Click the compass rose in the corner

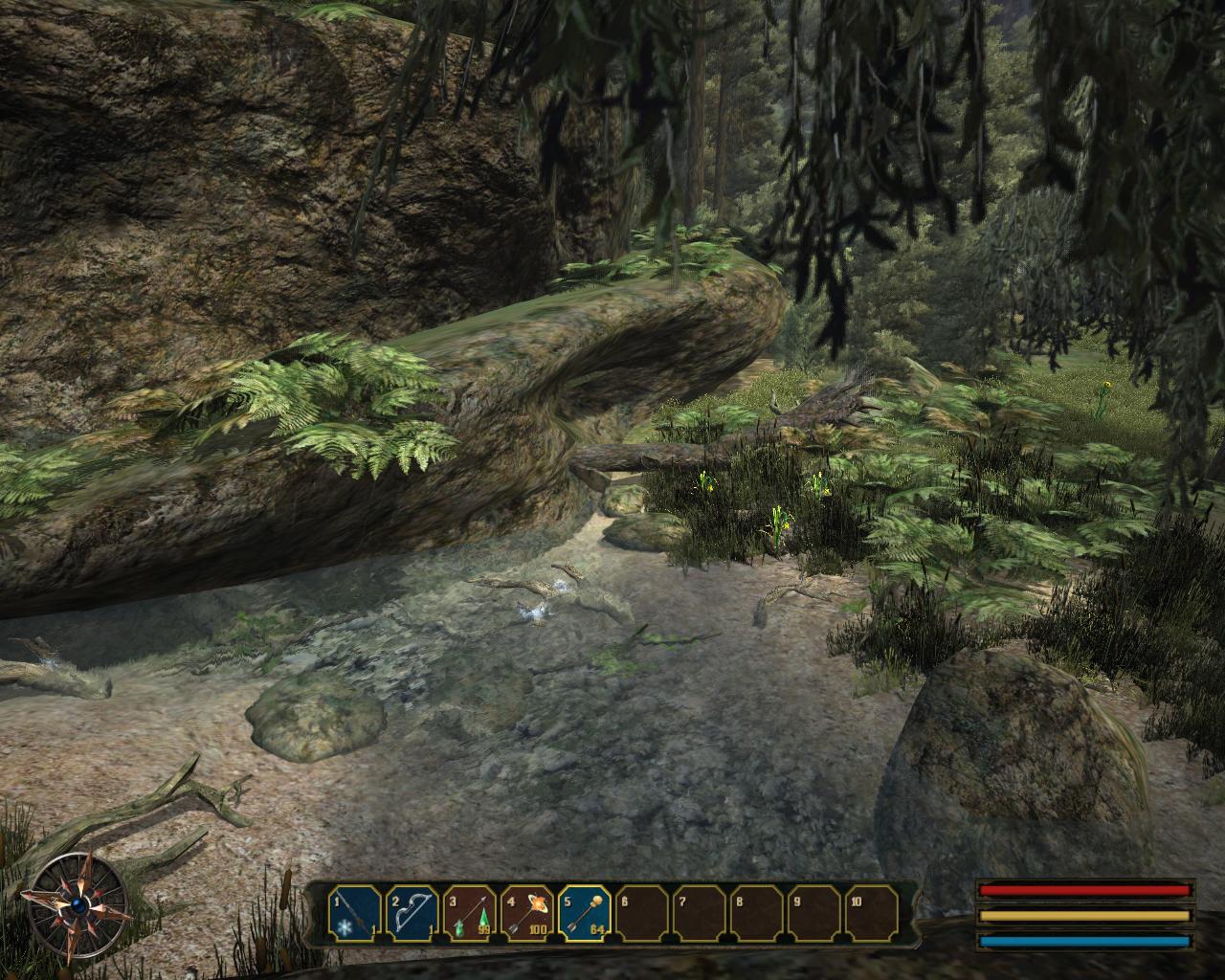coord(78,902)
